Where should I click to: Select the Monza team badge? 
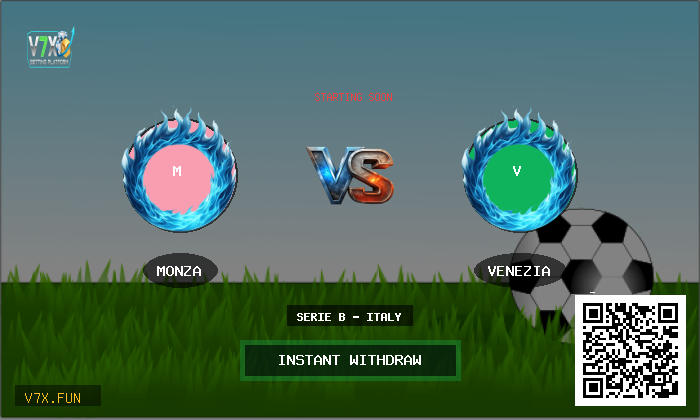click(178, 171)
